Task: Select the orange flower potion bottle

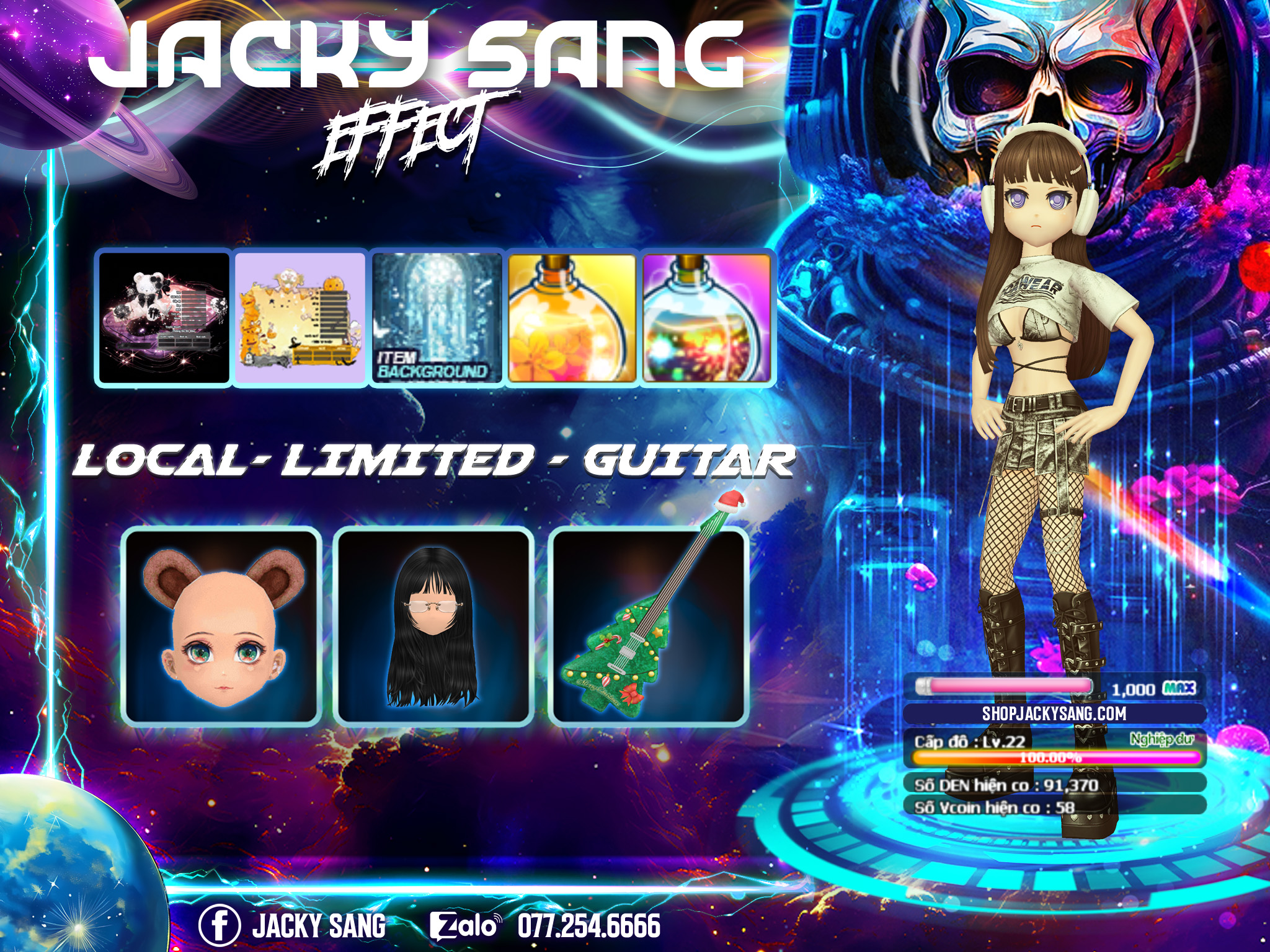Action: (x=572, y=318)
